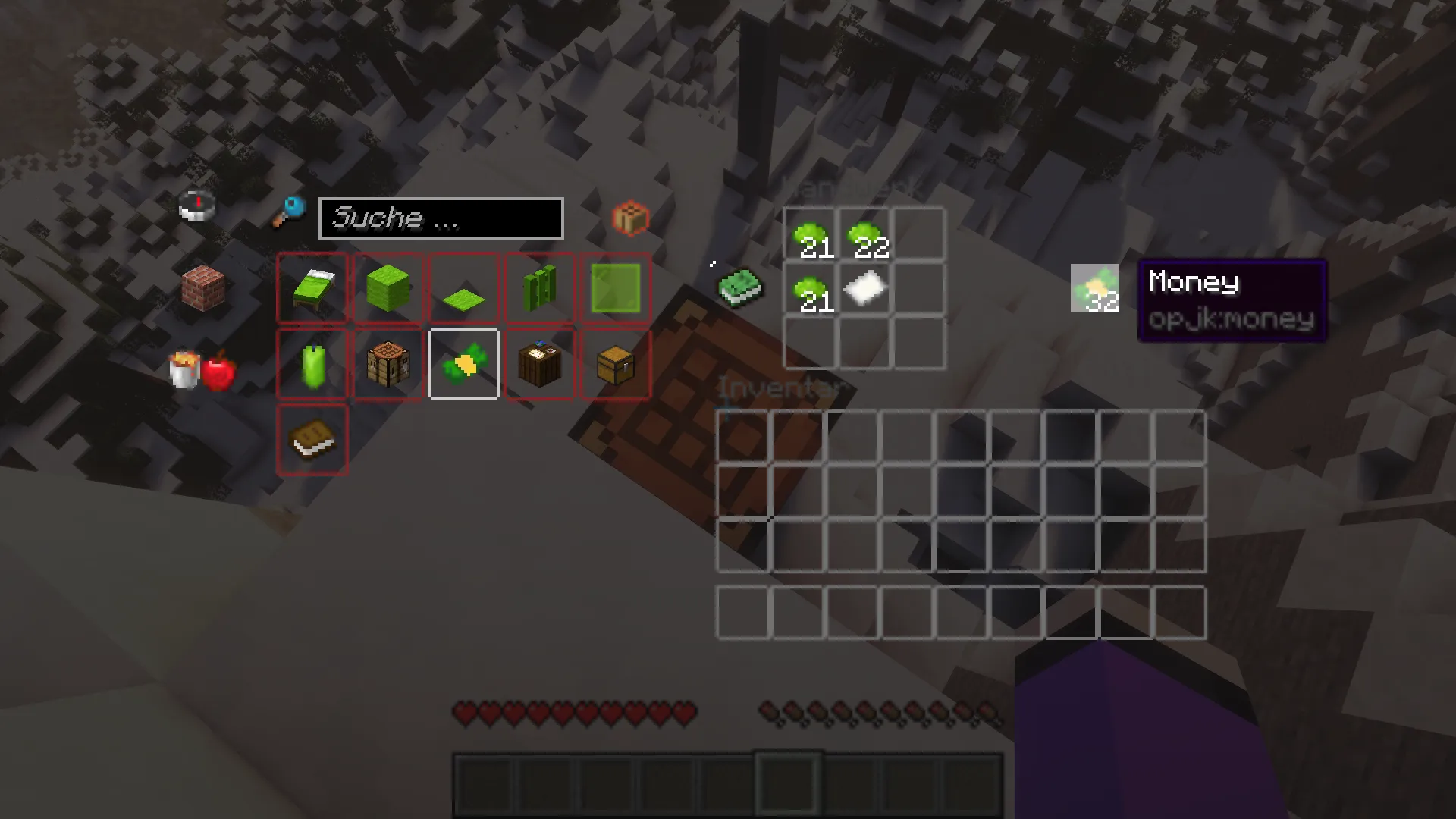1456x819 pixels.
Task: Select the cartography table recipe
Action: tap(538, 364)
